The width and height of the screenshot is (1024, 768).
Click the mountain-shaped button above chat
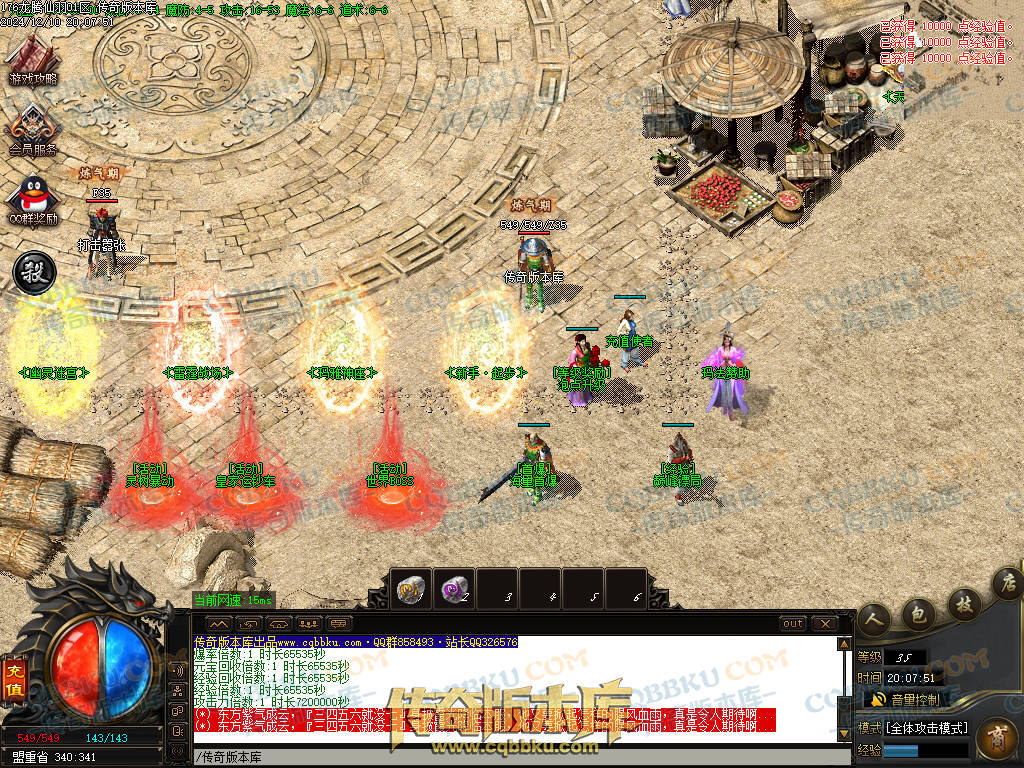(219, 623)
